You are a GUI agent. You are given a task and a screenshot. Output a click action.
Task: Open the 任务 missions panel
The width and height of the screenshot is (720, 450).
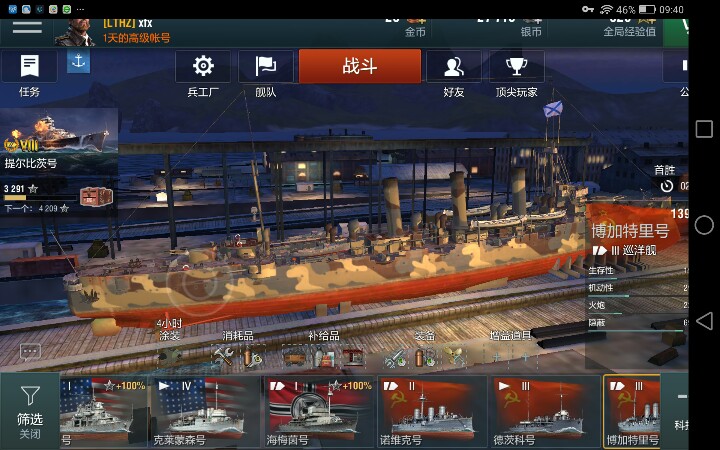[29, 74]
